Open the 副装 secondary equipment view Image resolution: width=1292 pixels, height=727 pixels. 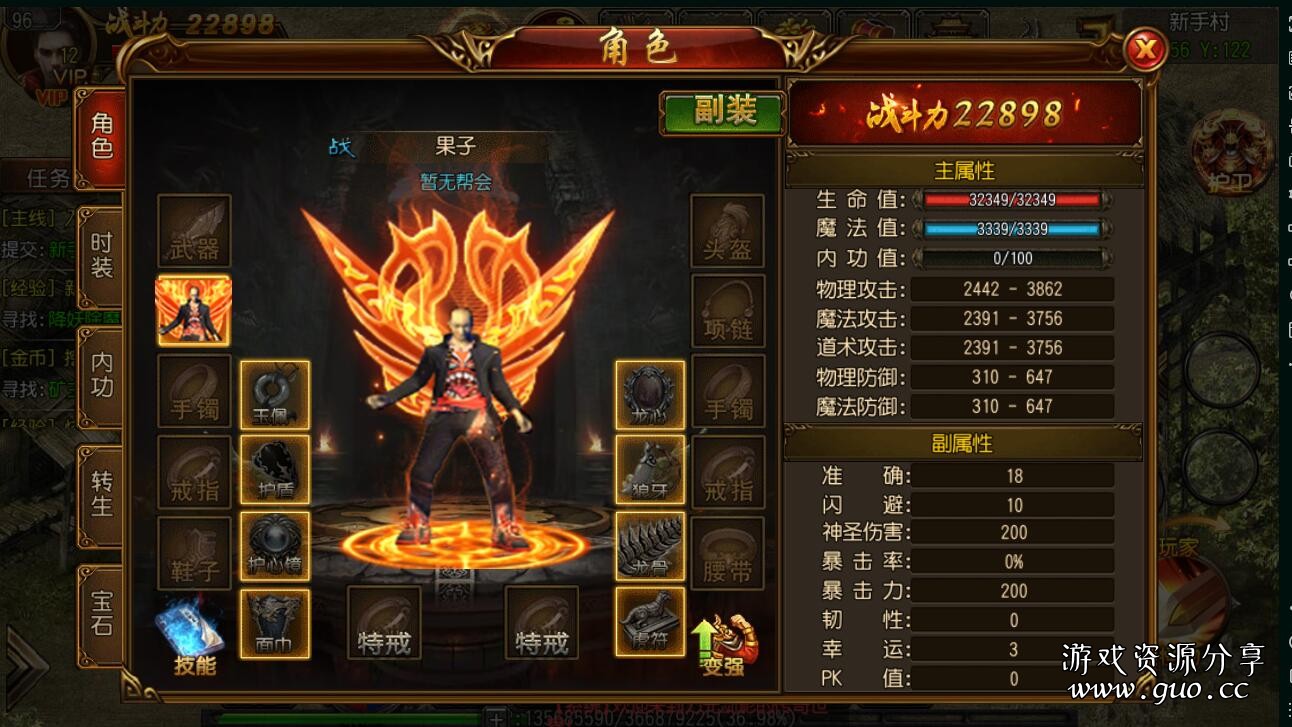723,112
